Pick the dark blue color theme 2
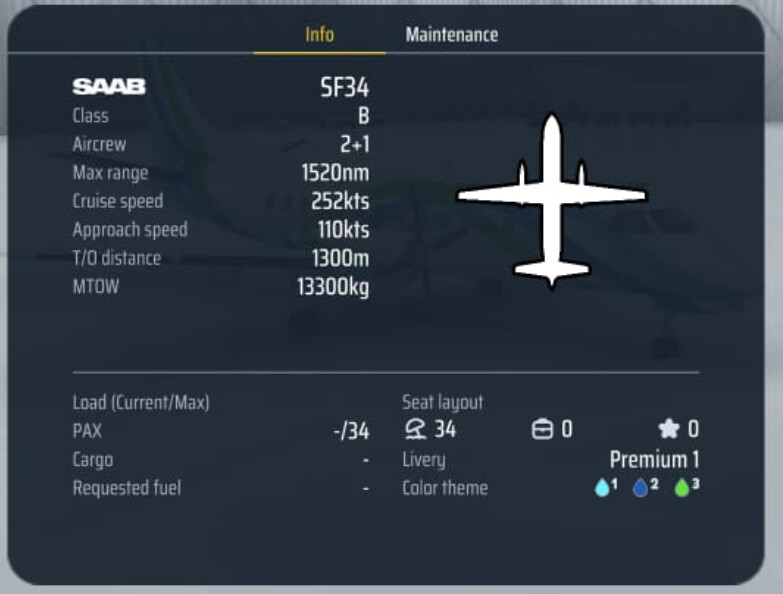 click(641, 488)
